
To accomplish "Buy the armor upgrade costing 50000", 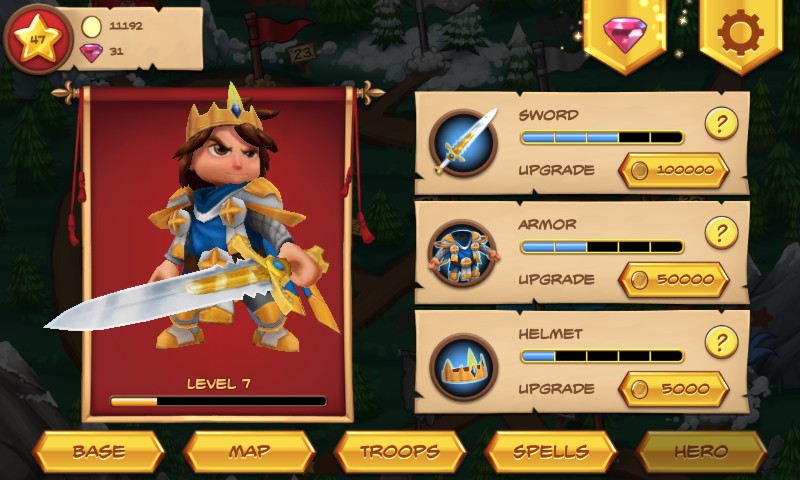I will point(673,279).
